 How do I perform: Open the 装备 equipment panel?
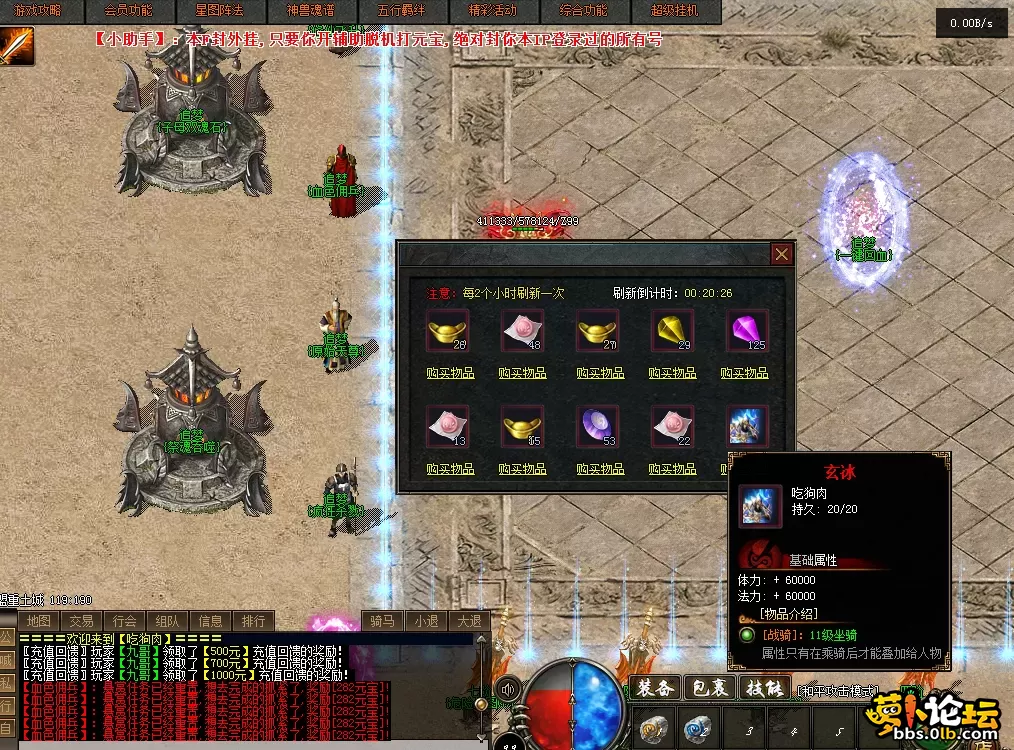655,688
